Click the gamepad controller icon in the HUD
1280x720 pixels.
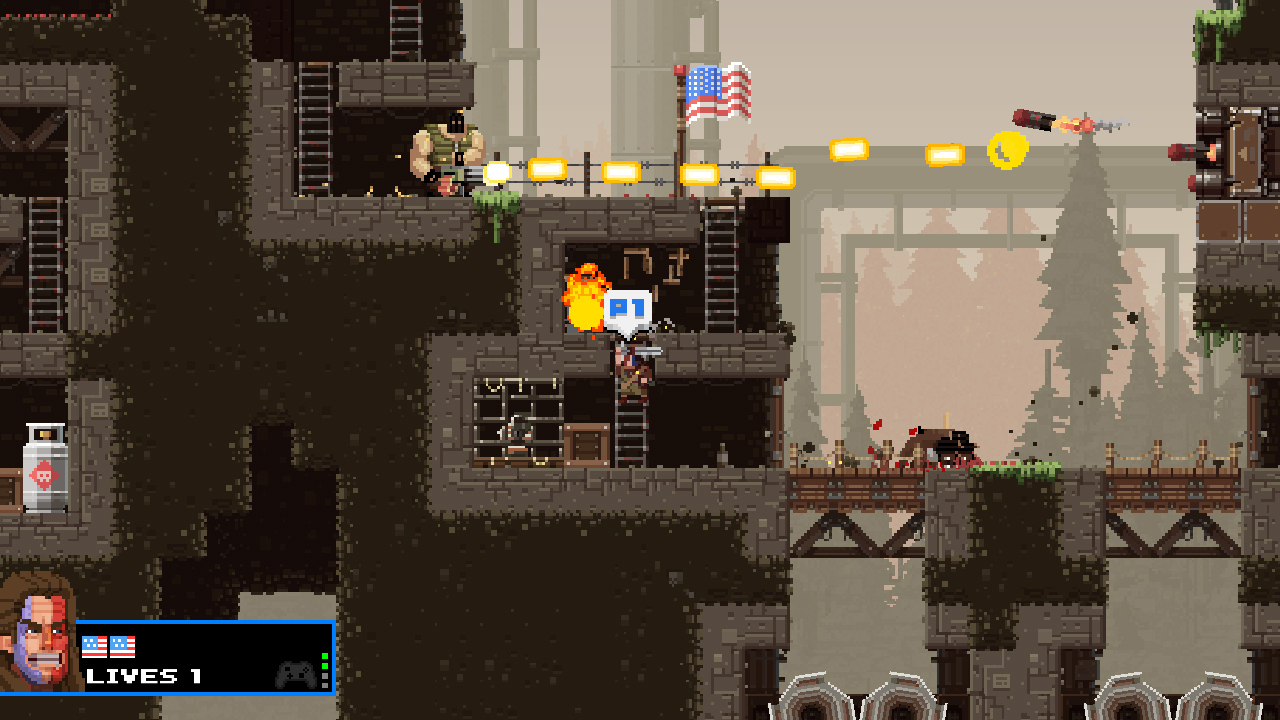click(x=295, y=677)
